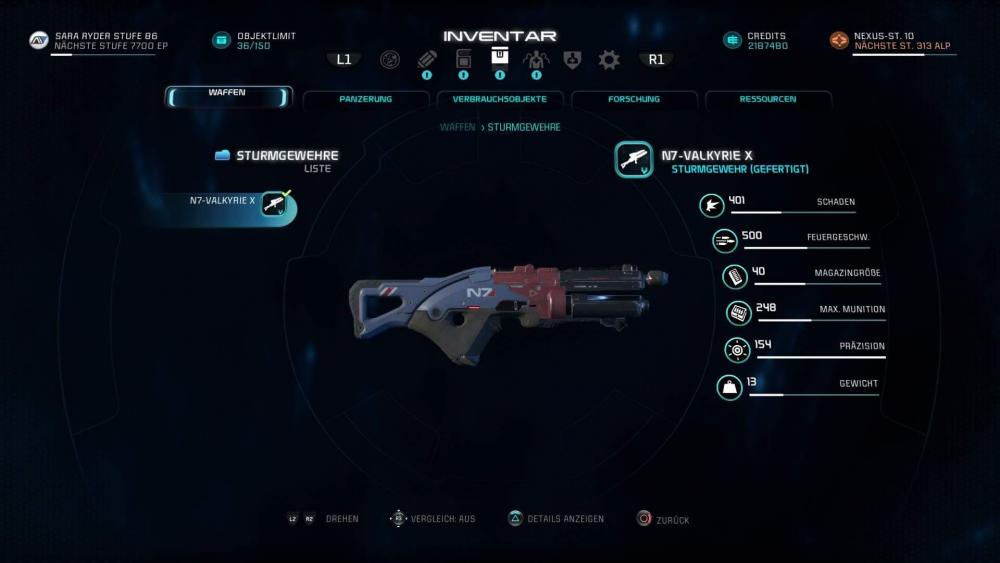Open the settings gear icon
1000x563 pixels.
[x=608, y=60]
